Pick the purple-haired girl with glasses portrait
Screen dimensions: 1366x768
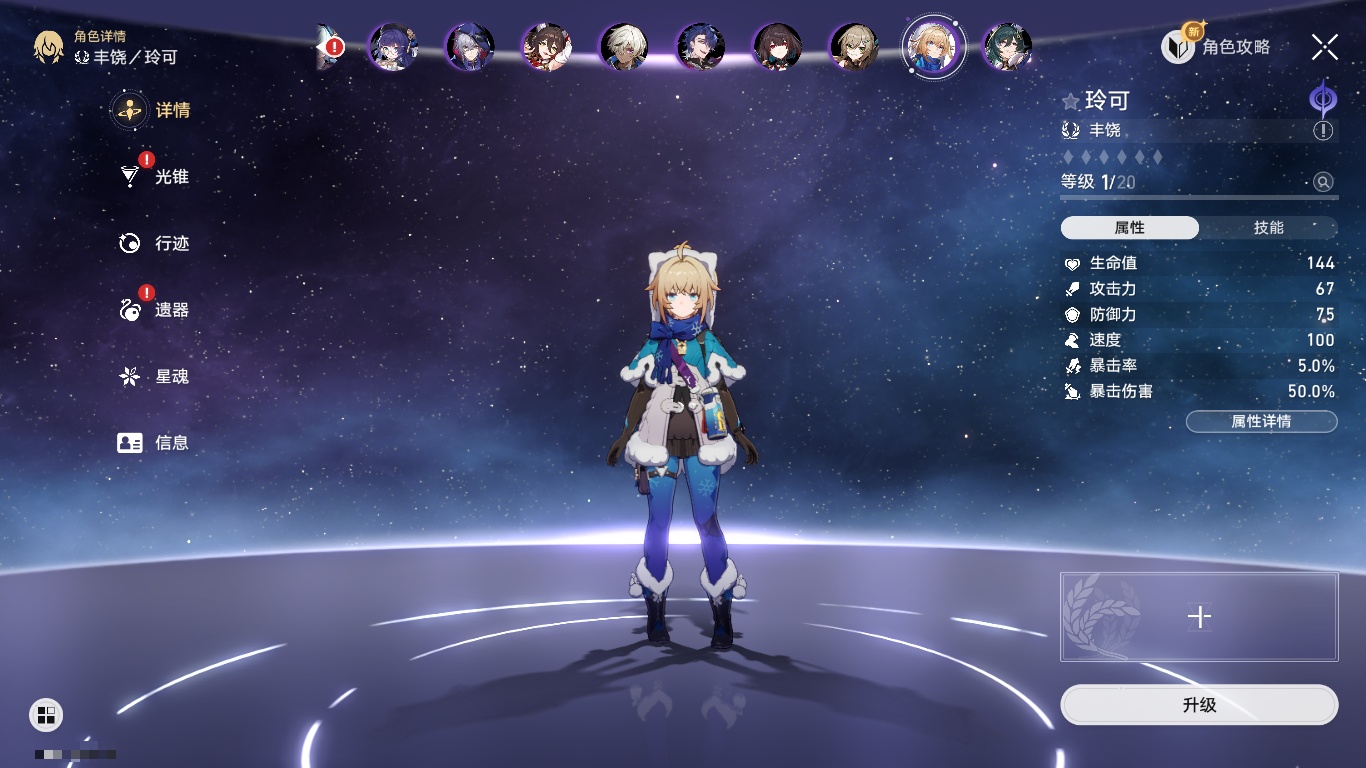tap(392, 46)
